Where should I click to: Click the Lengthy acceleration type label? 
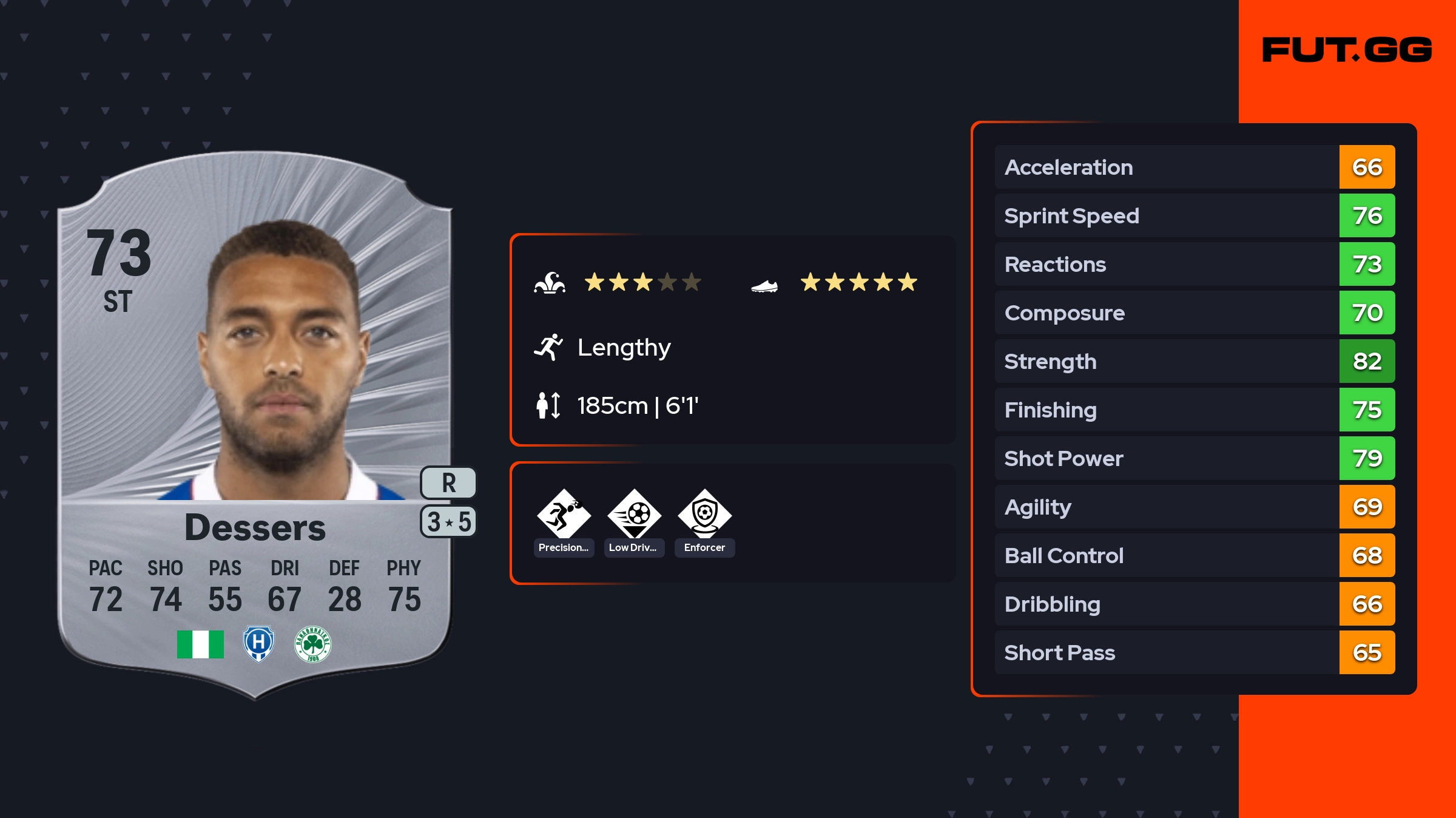624,347
